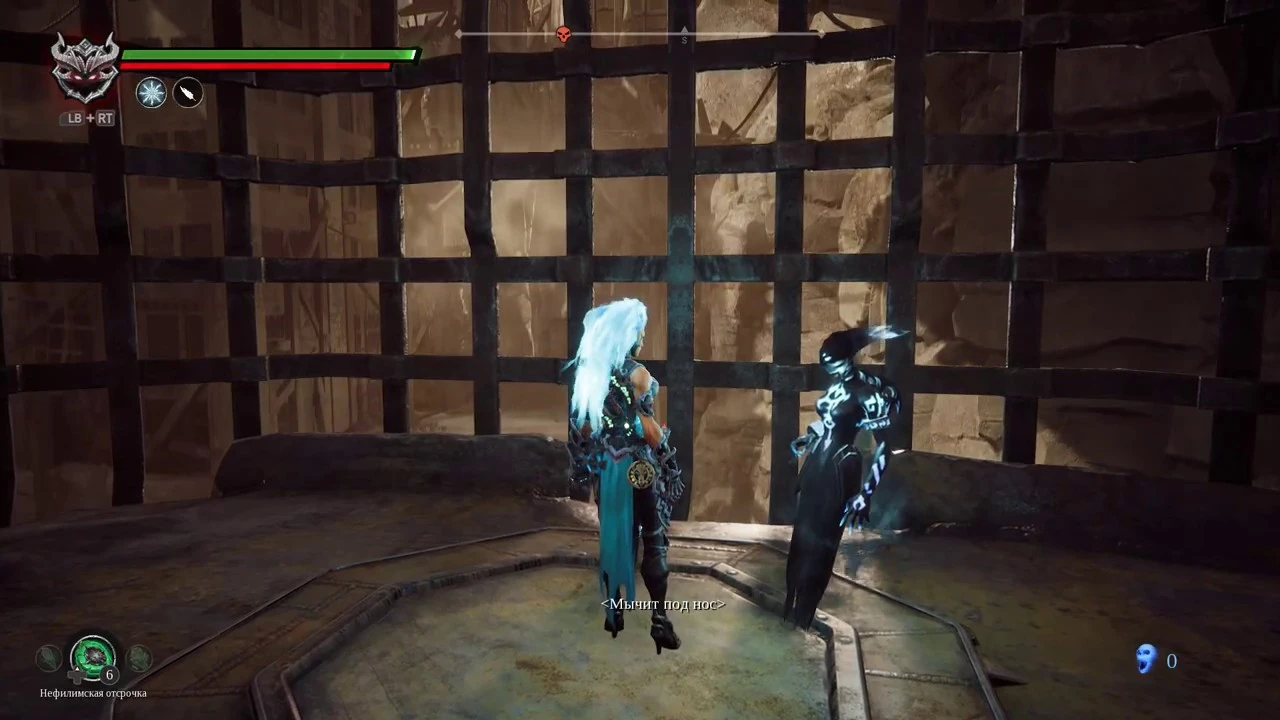Select the subtitle line Мычит под нос

tap(662, 604)
